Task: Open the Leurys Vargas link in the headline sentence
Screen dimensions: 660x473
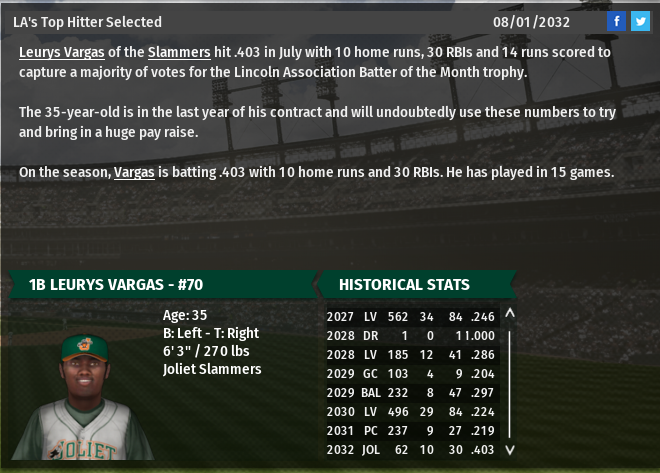Action: [60, 51]
